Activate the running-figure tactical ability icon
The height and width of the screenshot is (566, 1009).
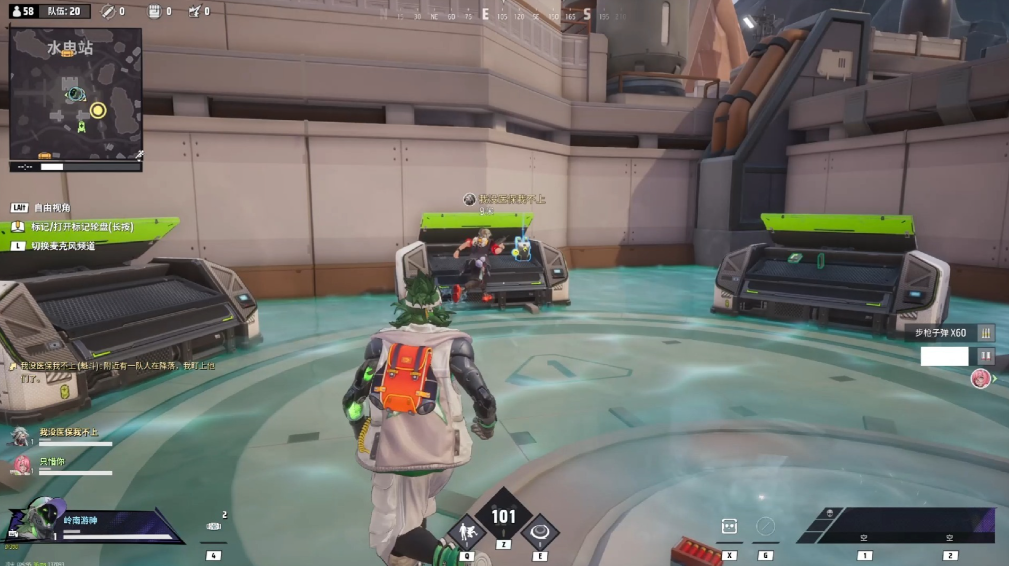466,533
